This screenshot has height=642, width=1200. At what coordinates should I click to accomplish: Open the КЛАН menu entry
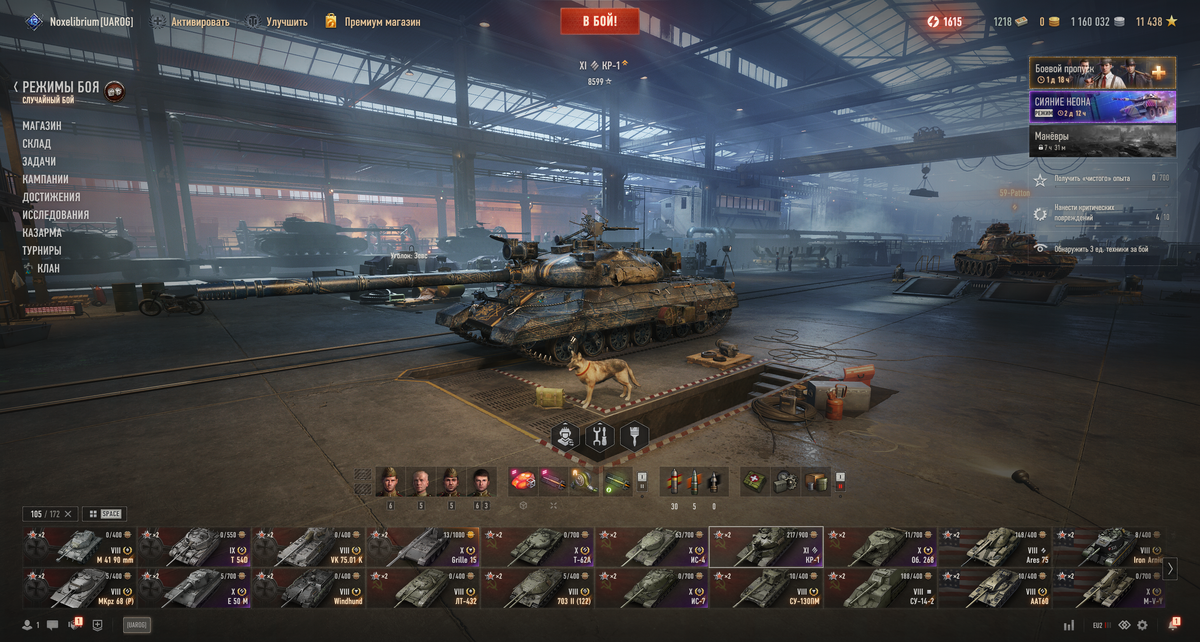tap(48, 268)
